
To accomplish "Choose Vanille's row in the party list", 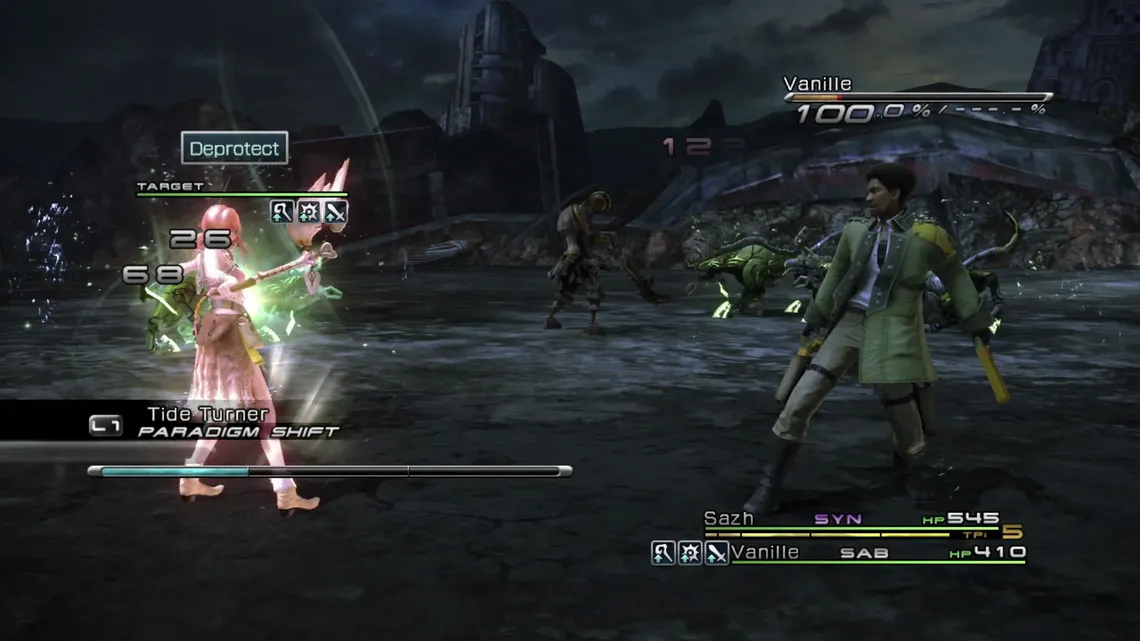I will [x=765, y=552].
